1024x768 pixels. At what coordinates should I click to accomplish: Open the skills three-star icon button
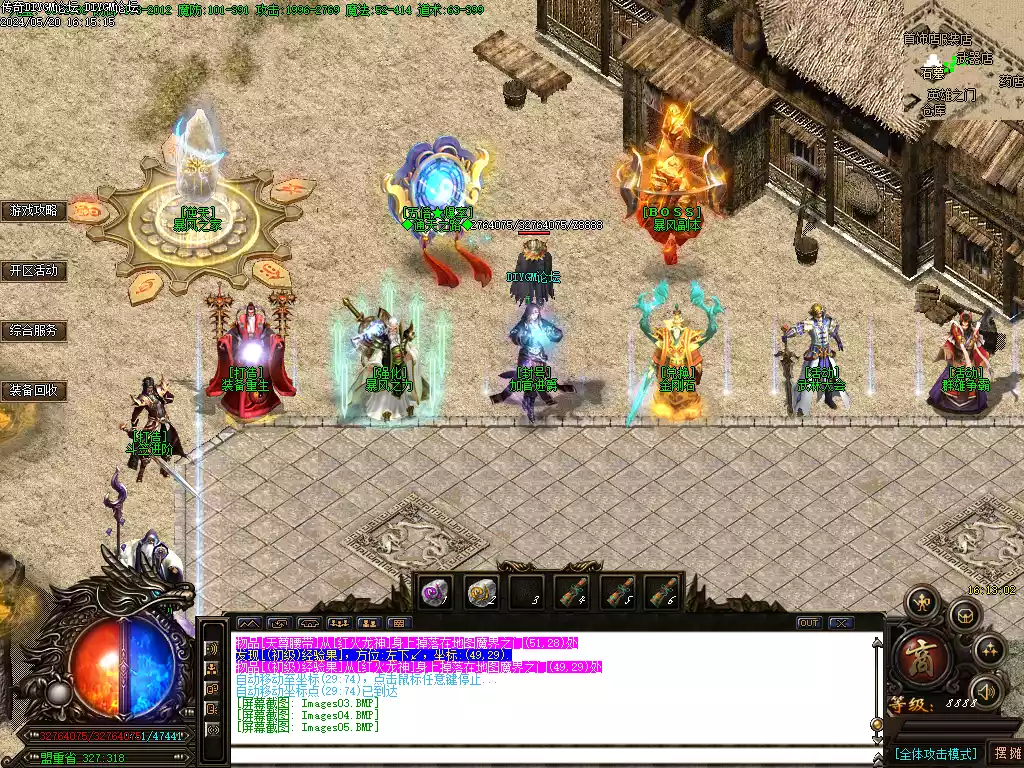989,650
